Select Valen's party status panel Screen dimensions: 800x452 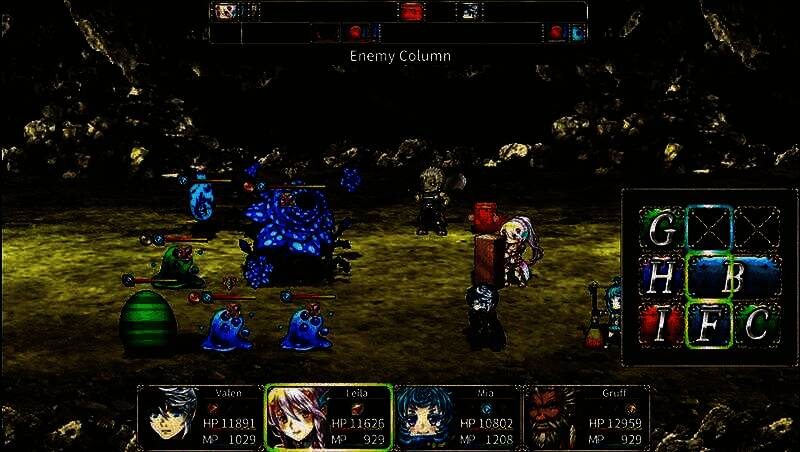pos(200,417)
